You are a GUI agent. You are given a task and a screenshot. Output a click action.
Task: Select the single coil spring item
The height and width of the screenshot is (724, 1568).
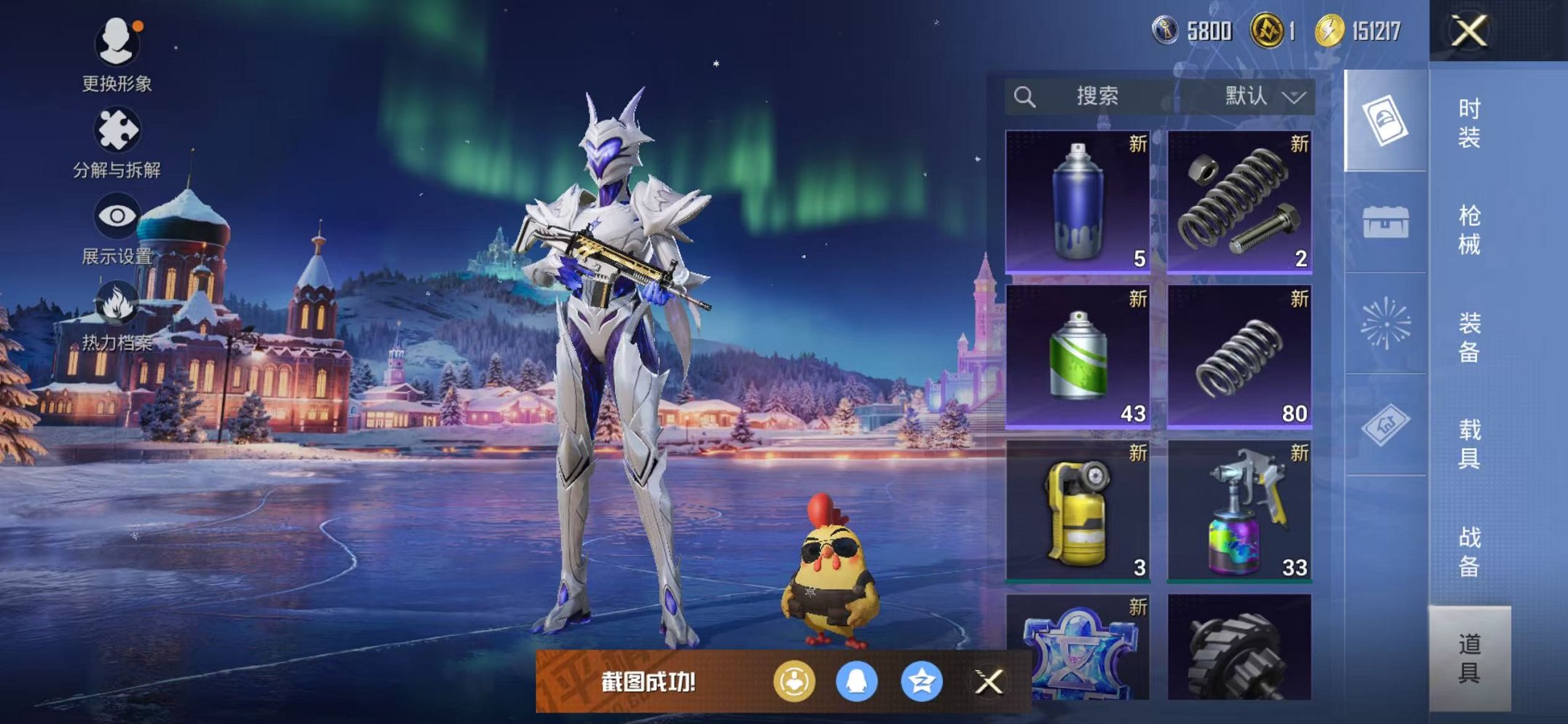coord(1239,356)
